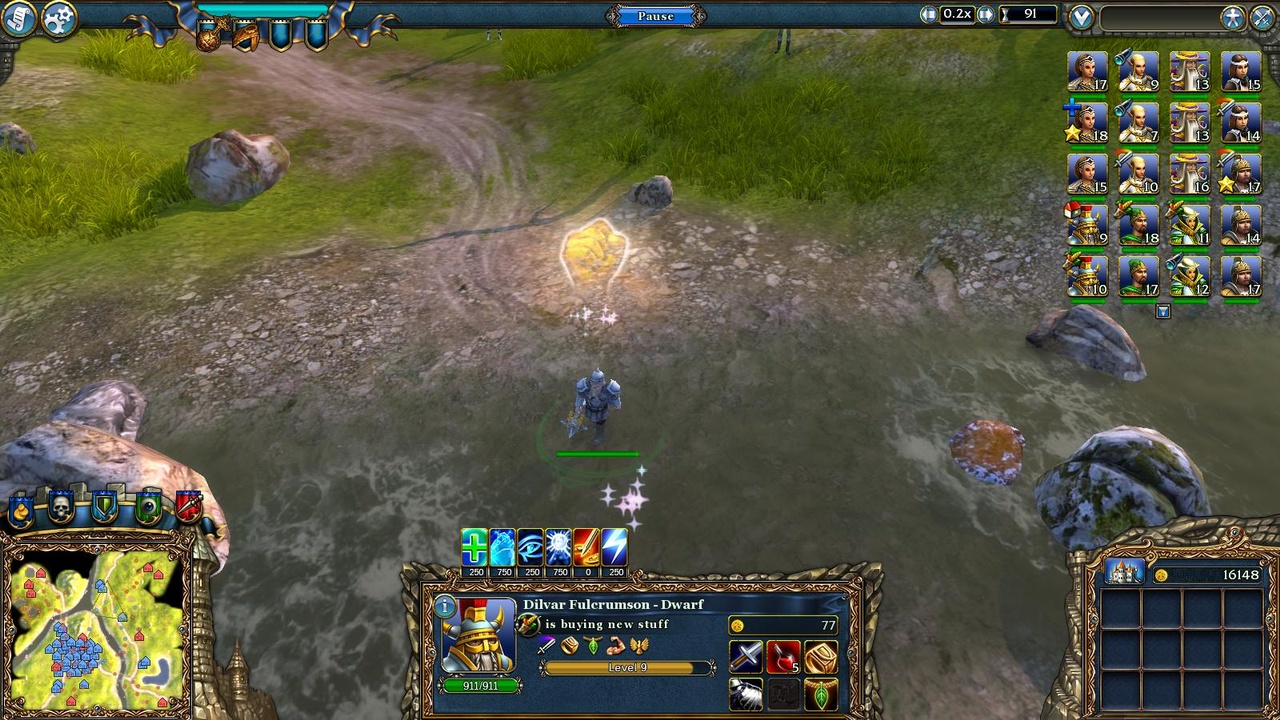Use the red healing potion from hero inventory
Image resolution: width=1280 pixels, height=720 pixels.
[x=781, y=657]
